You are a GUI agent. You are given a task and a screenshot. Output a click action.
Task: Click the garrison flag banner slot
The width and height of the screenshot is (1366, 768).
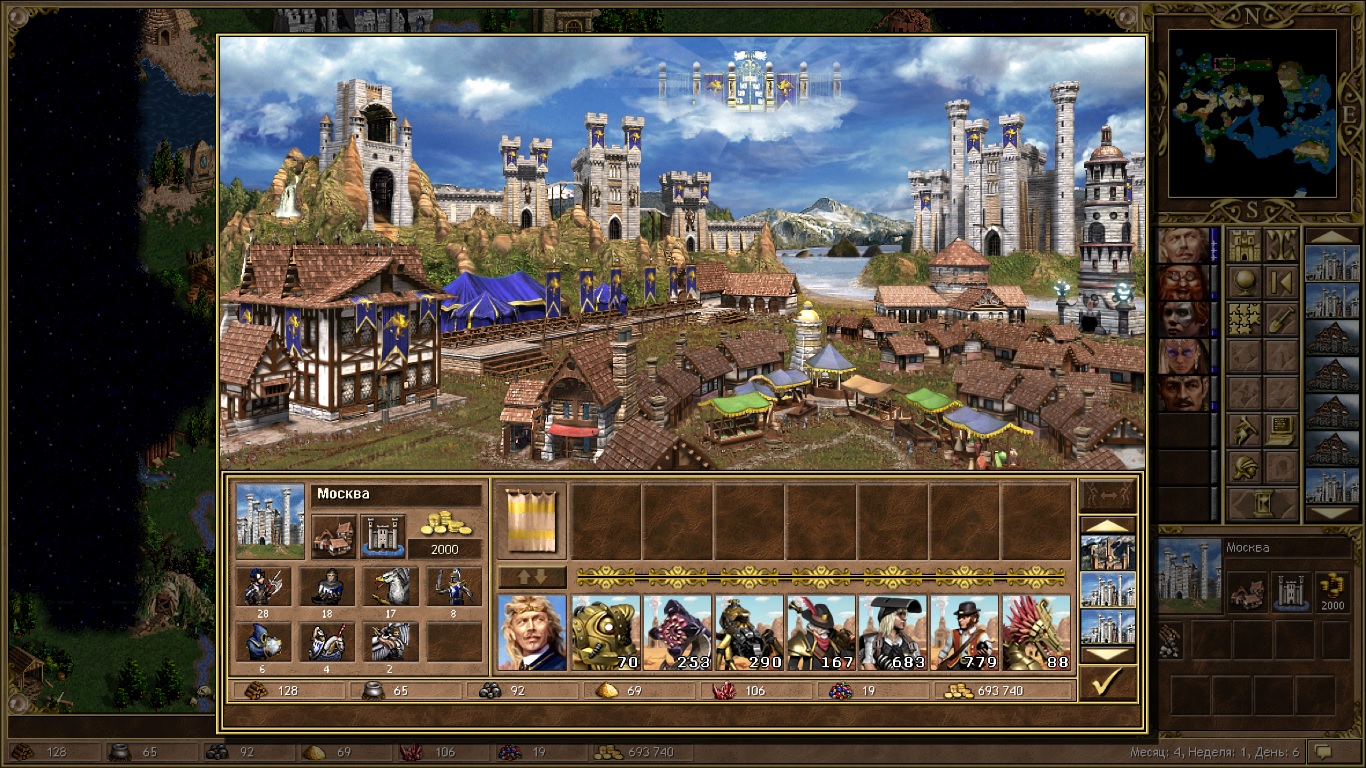(531, 521)
